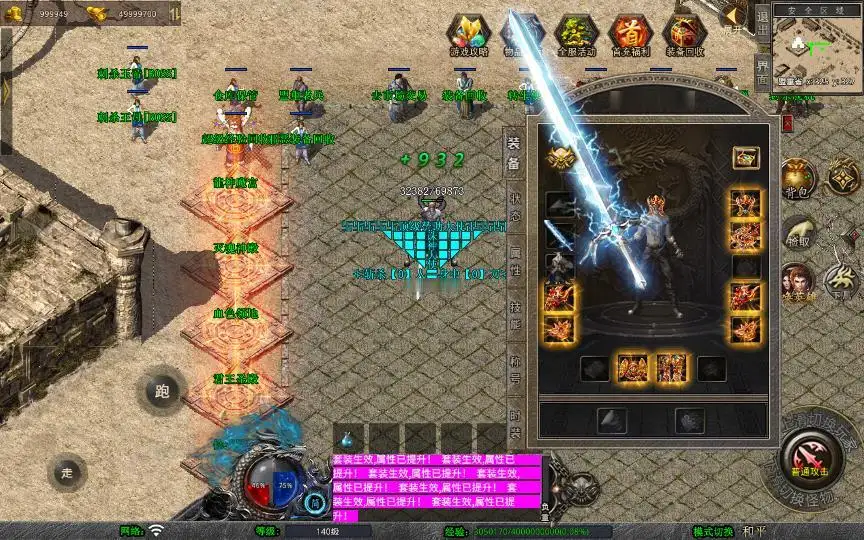864x540 pixels.
Task: Select the lightning sword weapon slot
Action: (560, 235)
